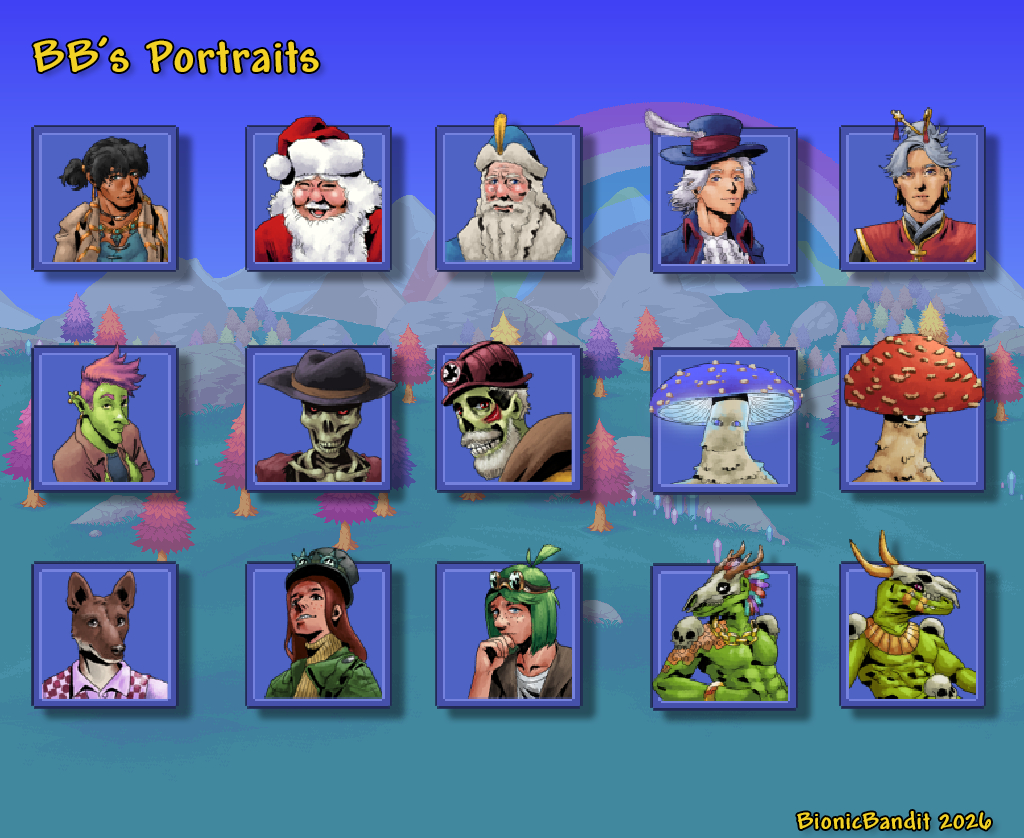This screenshot has width=1024, height=838.
Task: Choose the brown dog in checkered shirt
Action: [x=105, y=634]
